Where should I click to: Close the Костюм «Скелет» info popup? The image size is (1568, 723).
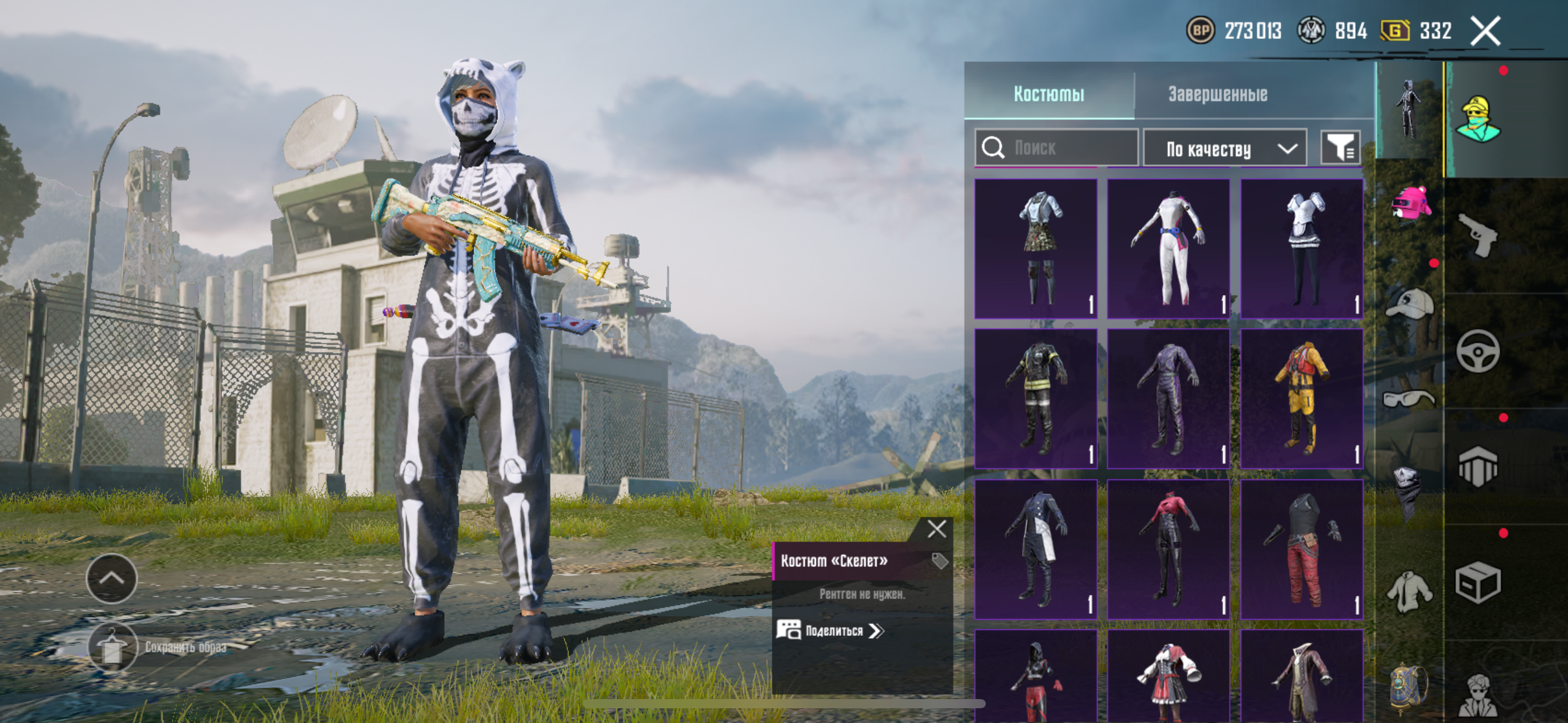936,529
